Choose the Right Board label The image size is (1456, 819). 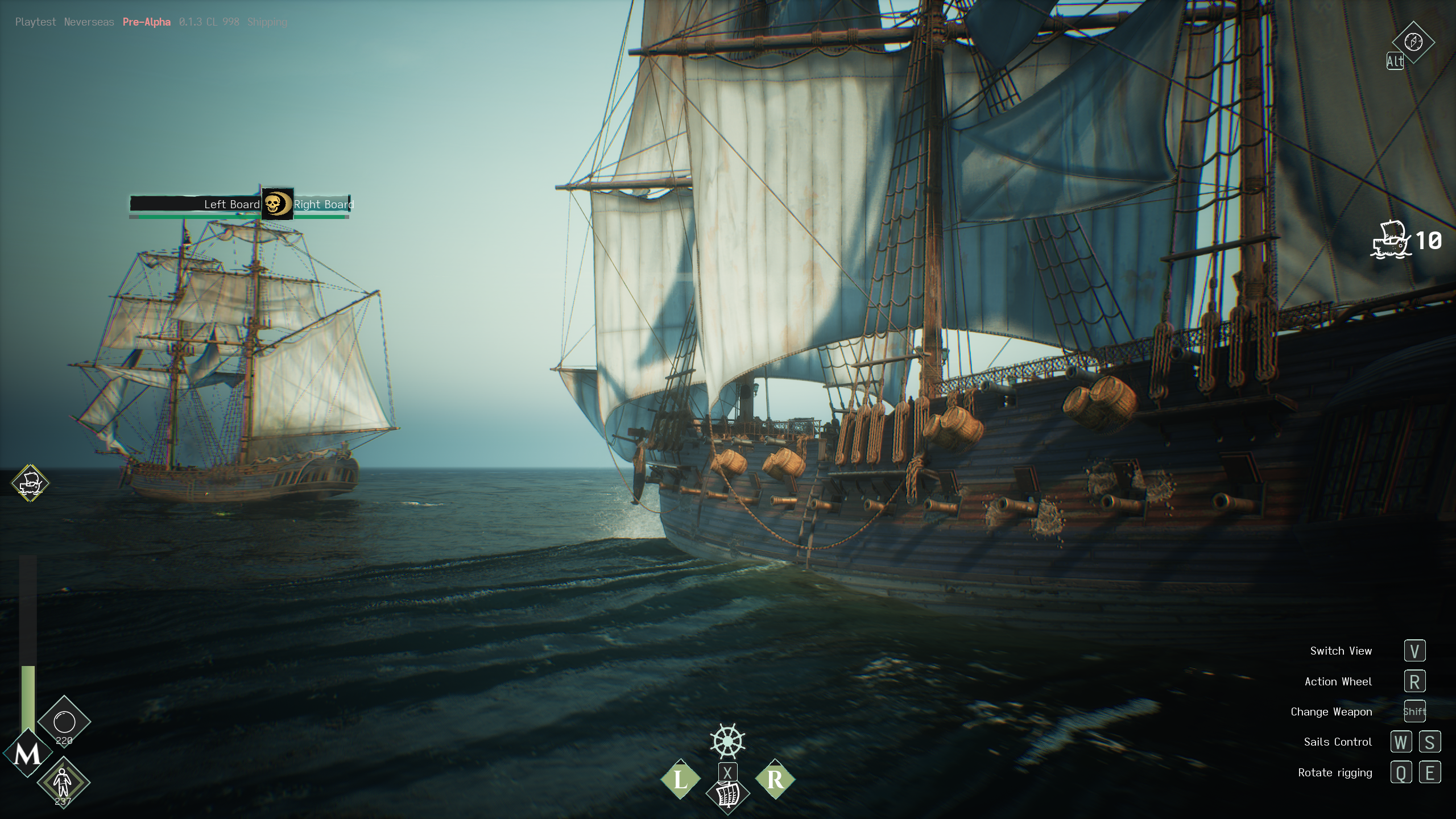click(323, 204)
